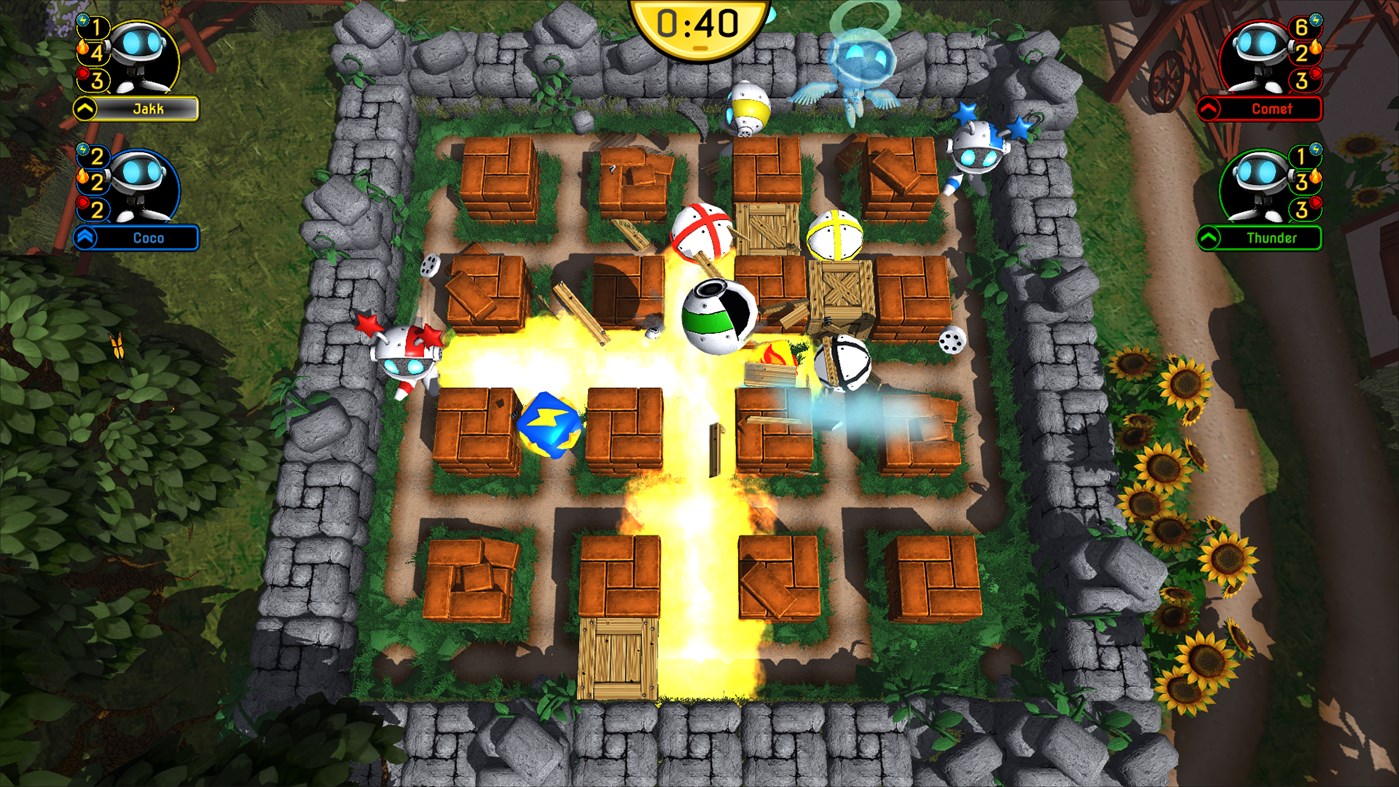Viewport: 1399px width, 787px height.
Task: Expand Comet's panel via the red chevron
Action: pyautogui.click(x=1208, y=107)
